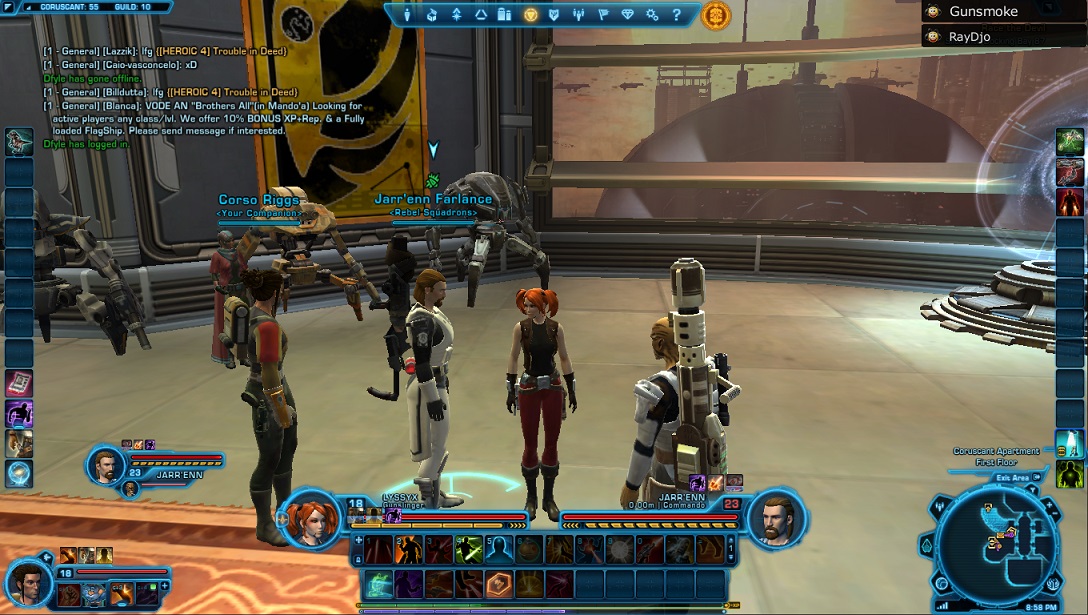
Task: Activate the orange silhouette ability in slot 2
Action: coord(409,549)
